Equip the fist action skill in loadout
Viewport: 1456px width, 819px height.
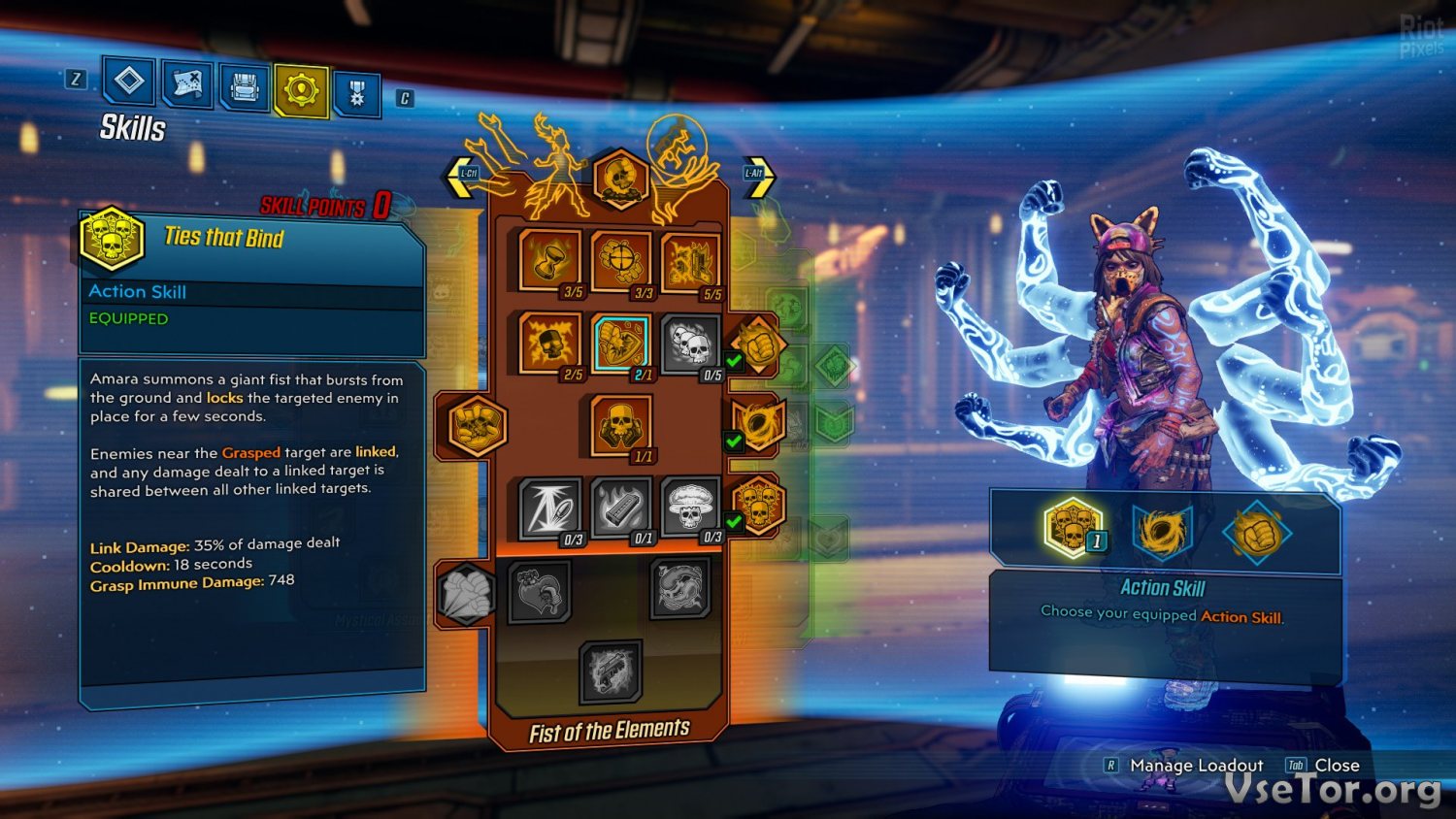click(1256, 533)
